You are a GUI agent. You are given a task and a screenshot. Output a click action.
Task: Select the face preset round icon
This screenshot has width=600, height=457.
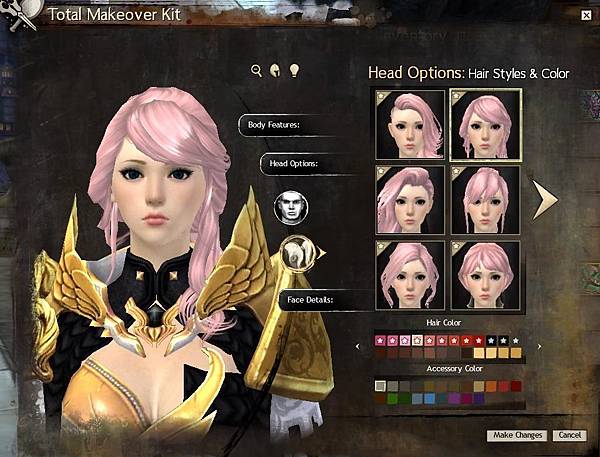click(291, 207)
